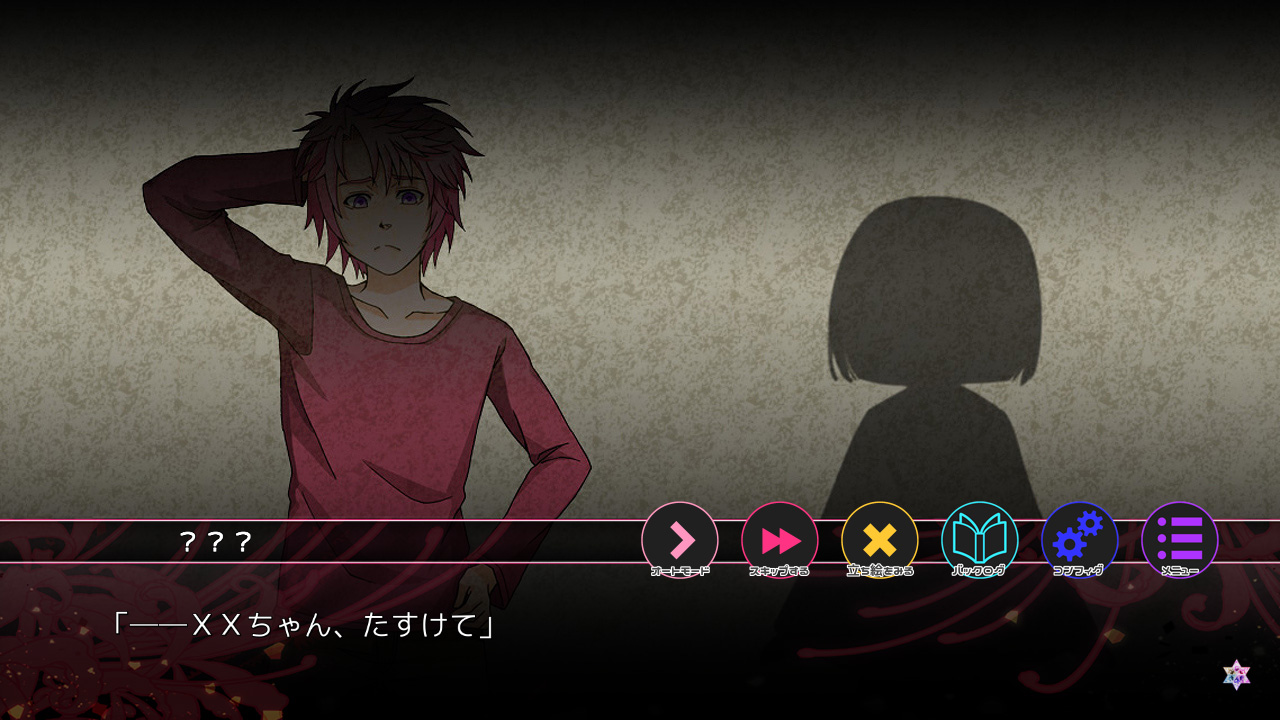Open the backlog (バックログ) book icon
This screenshot has height=720, width=1280.
coord(980,540)
